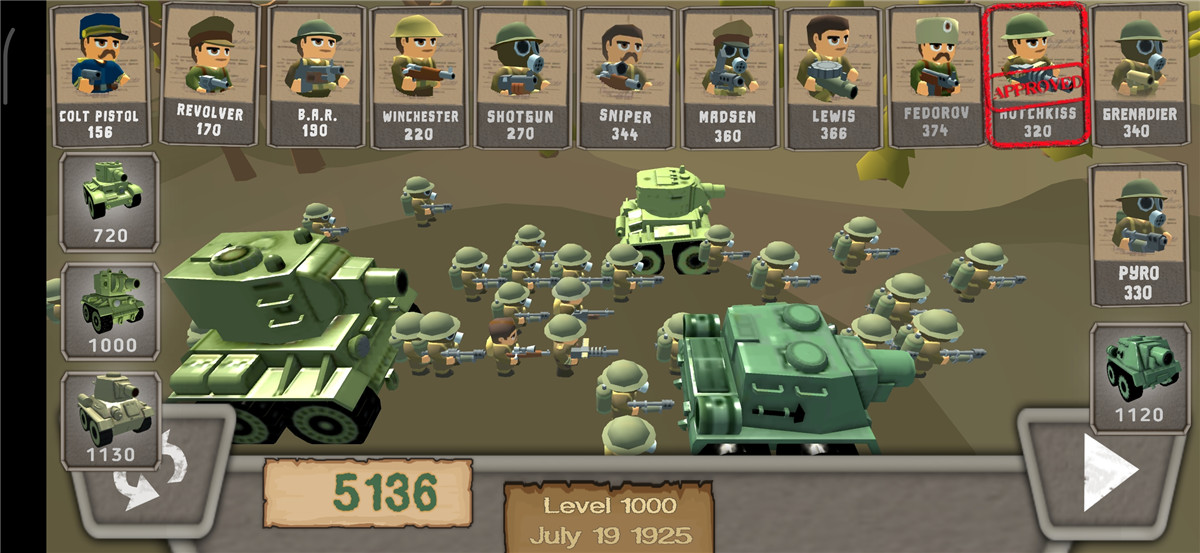Choose the Pyro flamethrower card

[1139, 235]
